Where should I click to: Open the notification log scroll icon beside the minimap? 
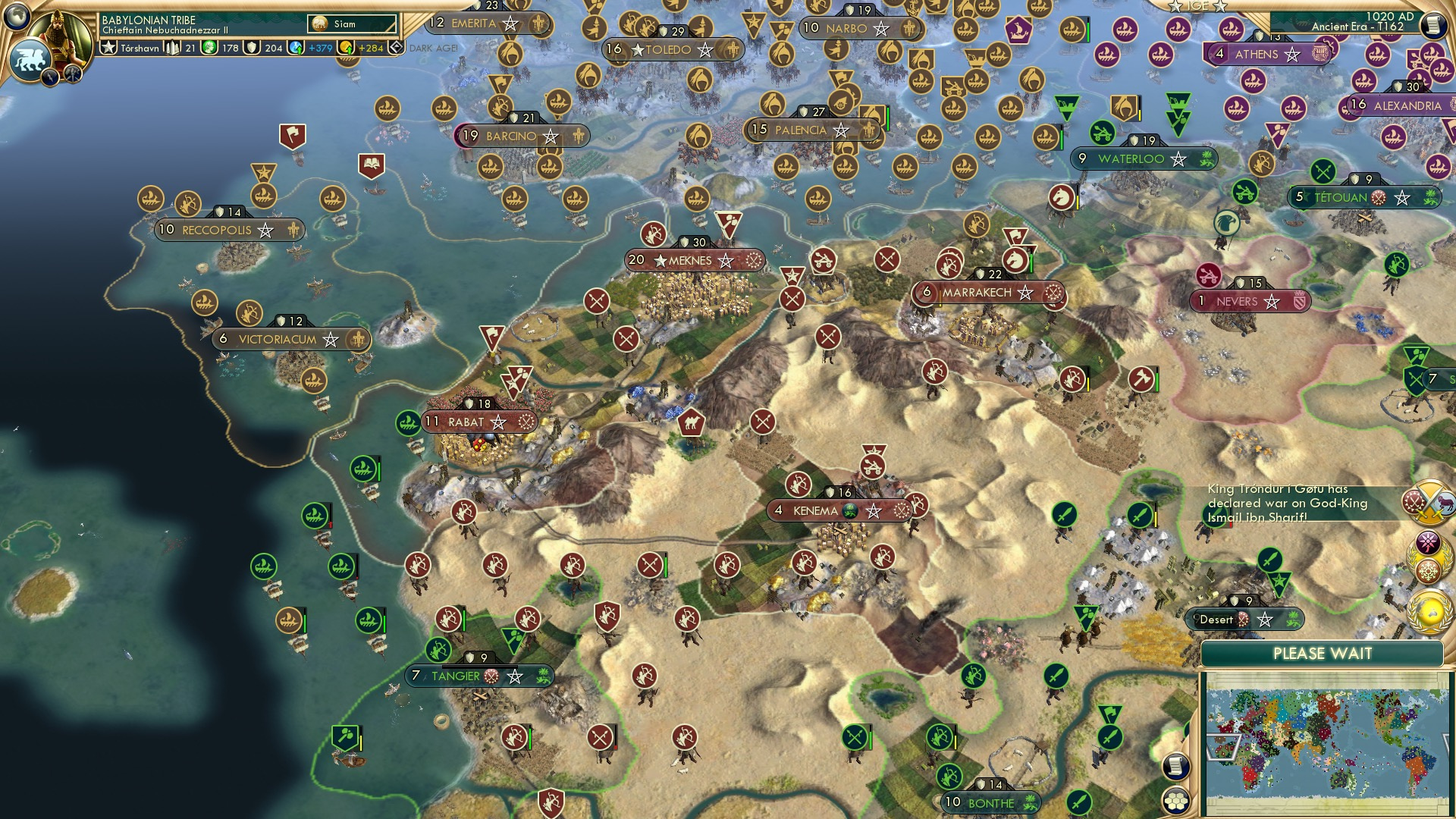point(1175,767)
